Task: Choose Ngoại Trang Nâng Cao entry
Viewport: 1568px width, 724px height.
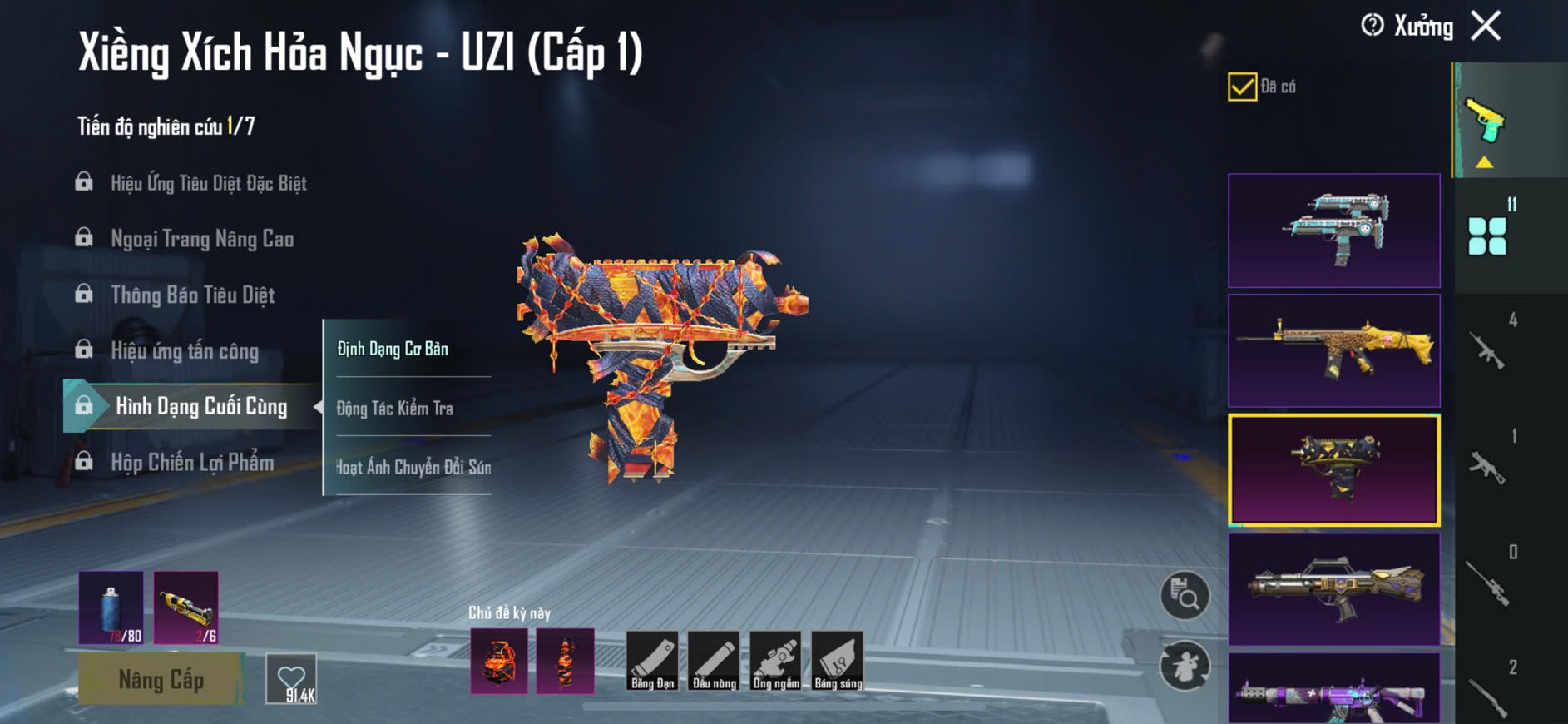Action: click(x=202, y=239)
